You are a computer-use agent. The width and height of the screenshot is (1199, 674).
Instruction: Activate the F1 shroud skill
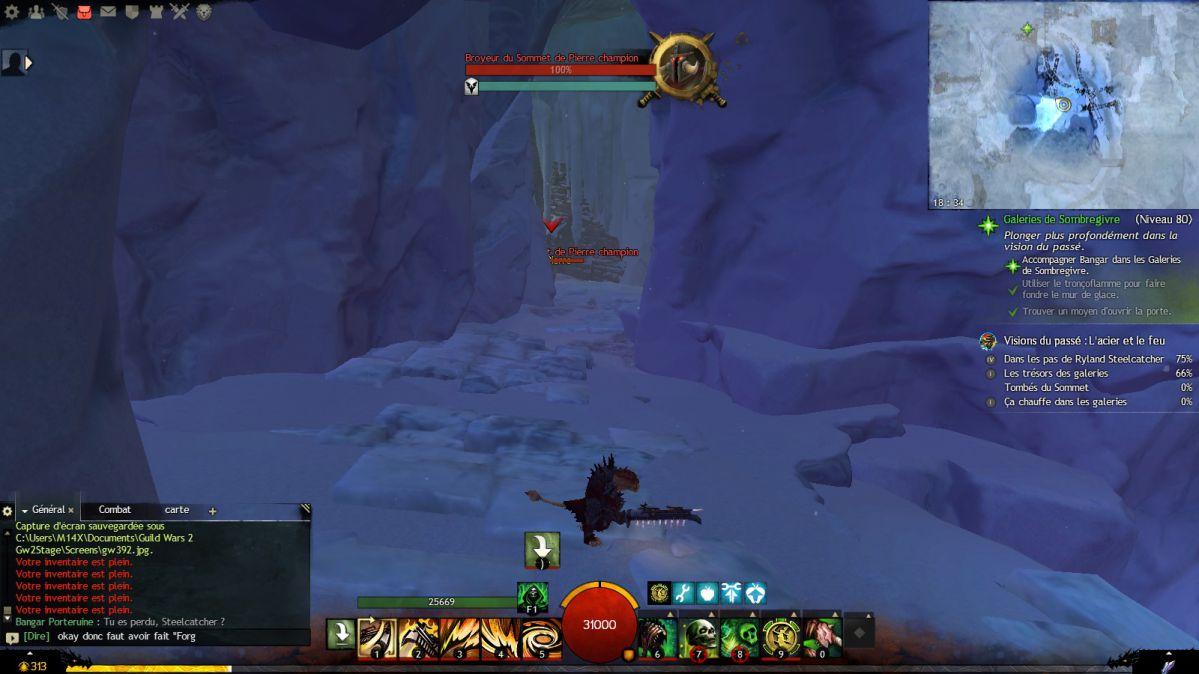click(x=532, y=597)
